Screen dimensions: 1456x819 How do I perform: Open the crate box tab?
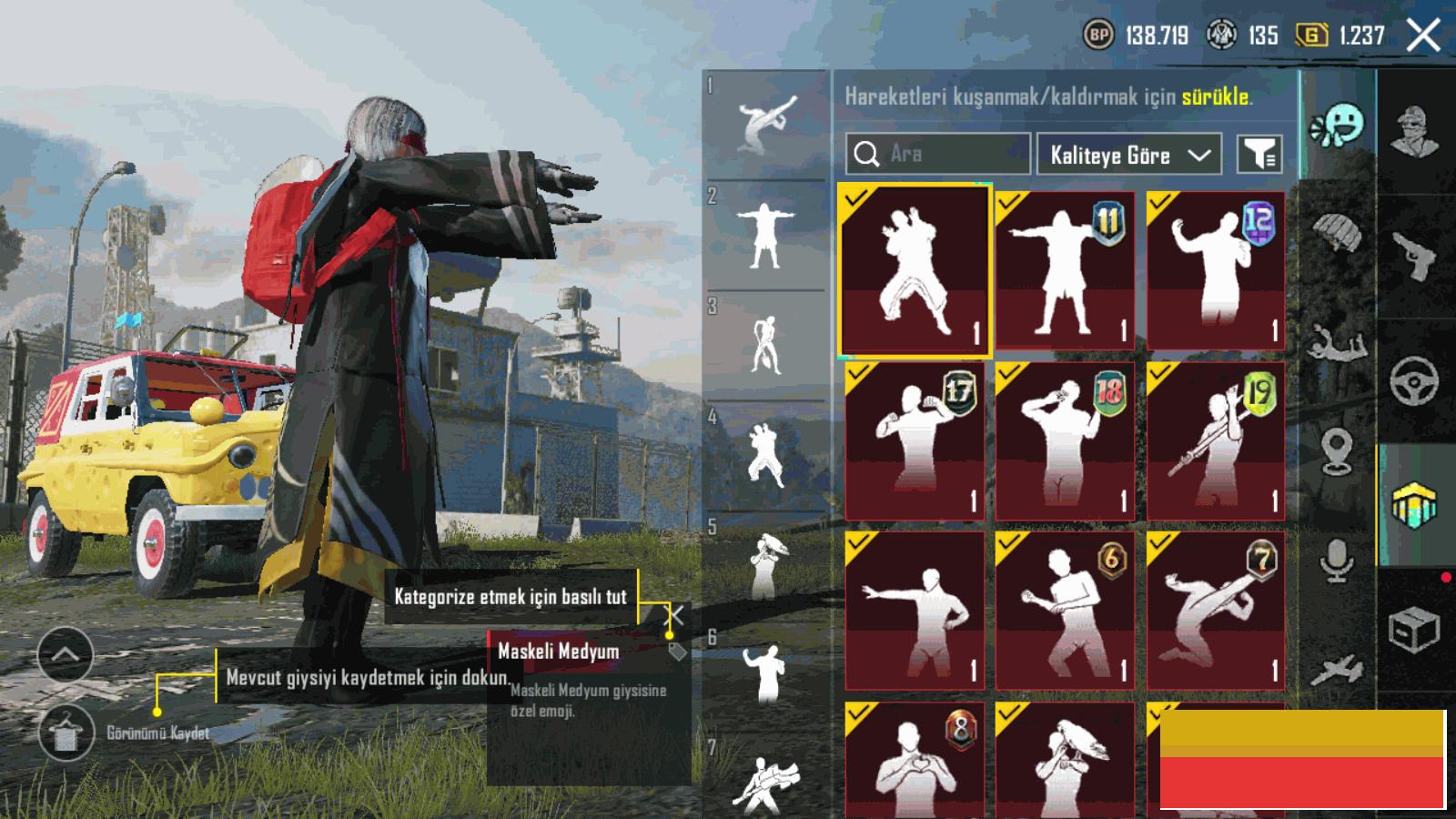coord(1415,630)
